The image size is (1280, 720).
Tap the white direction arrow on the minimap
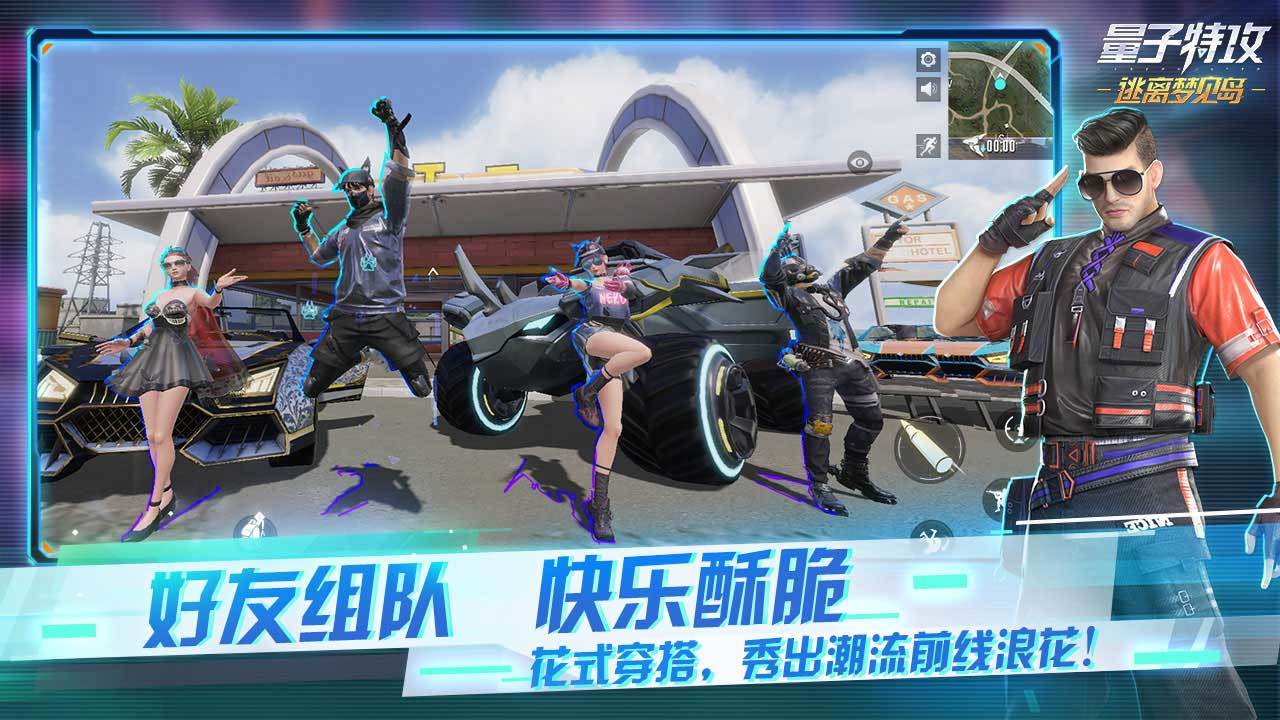(x=1000, y=75)
